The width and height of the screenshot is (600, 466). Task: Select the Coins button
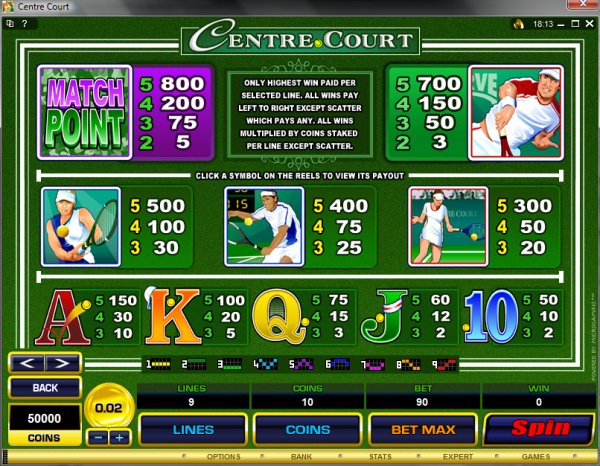point(307,430)
